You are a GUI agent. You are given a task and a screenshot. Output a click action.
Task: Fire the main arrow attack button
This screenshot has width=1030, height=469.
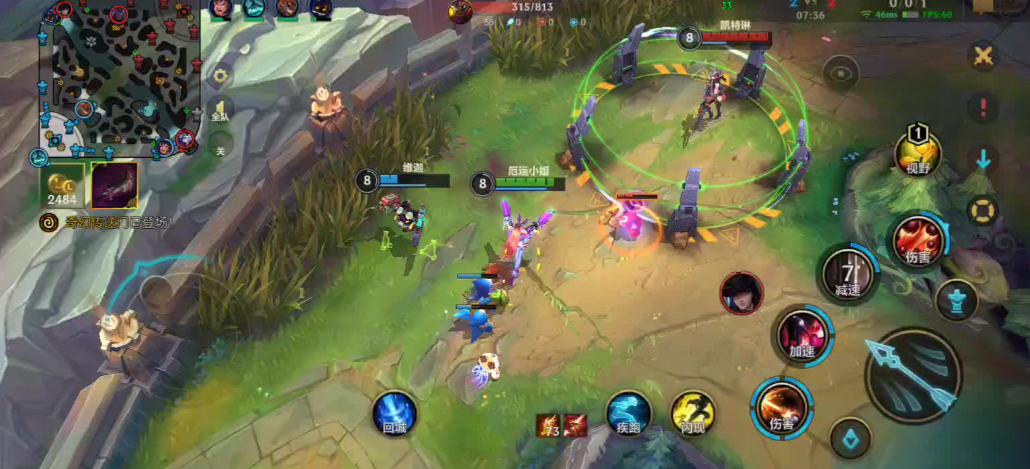pos(912,374)
